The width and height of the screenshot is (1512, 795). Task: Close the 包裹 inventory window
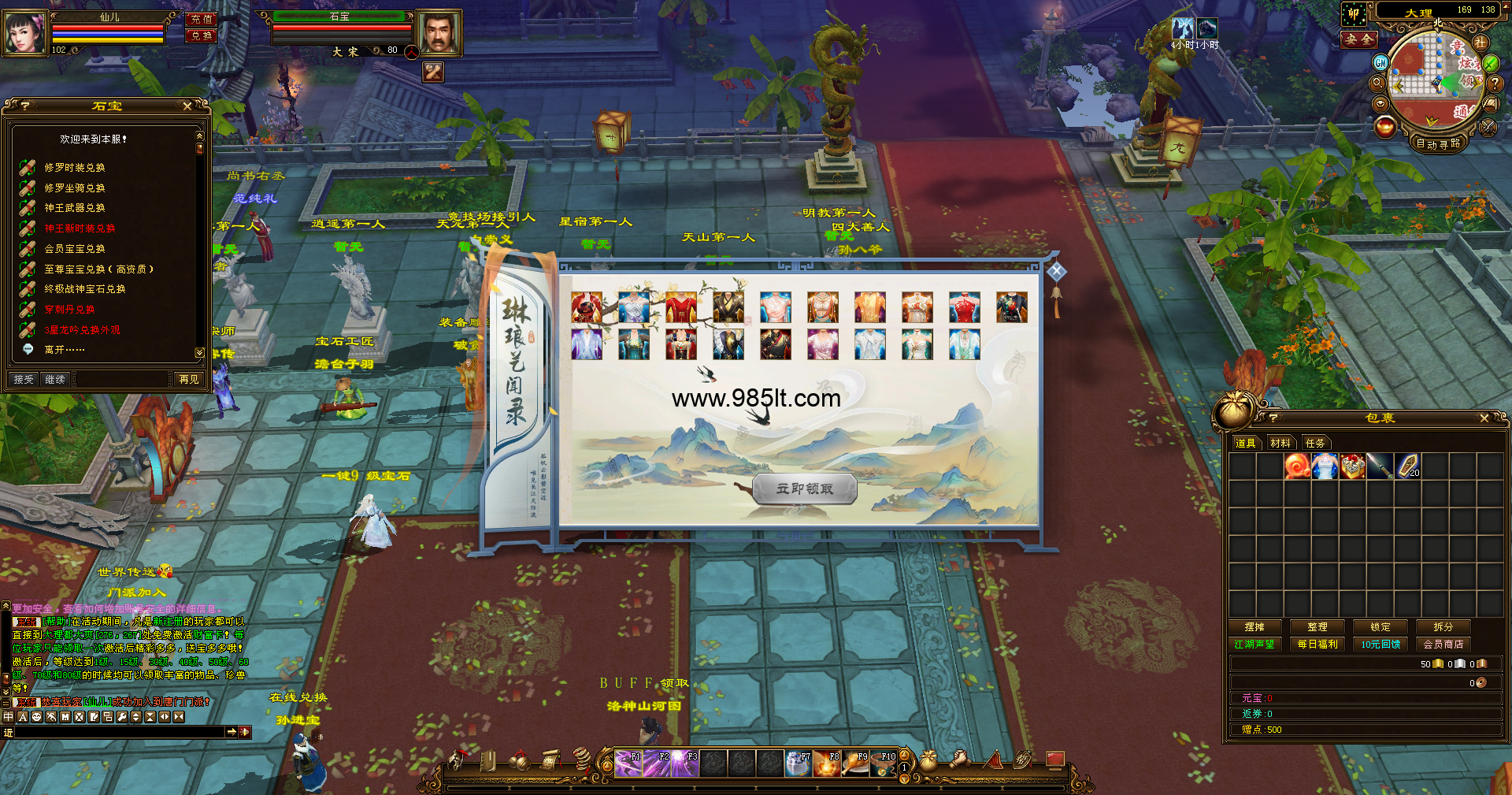(x=1484, y=418)
